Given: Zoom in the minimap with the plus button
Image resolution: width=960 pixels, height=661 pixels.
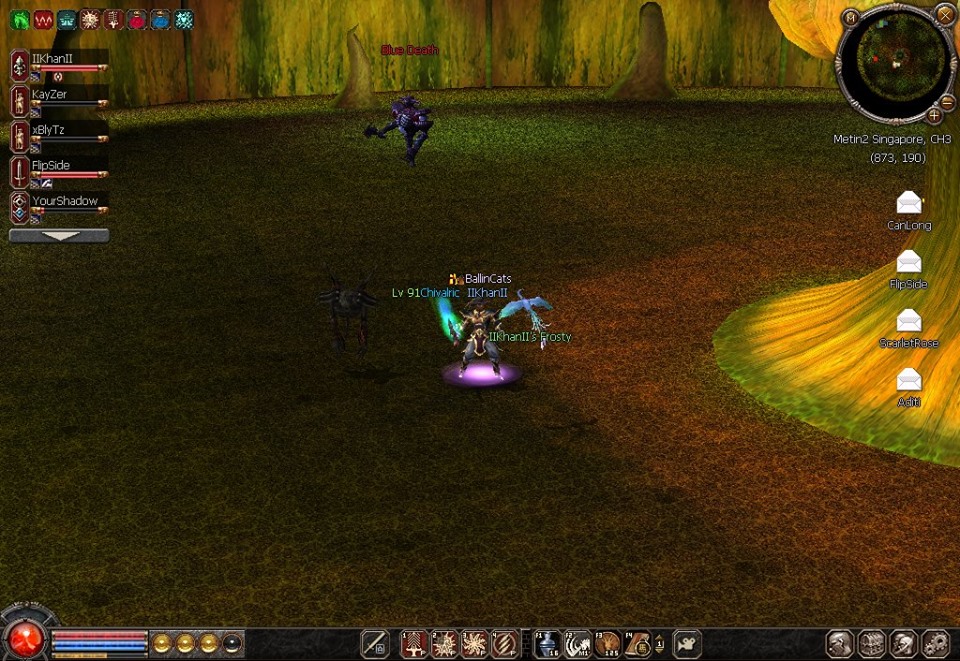Looking at the screenshot, I should pos(934,115).
